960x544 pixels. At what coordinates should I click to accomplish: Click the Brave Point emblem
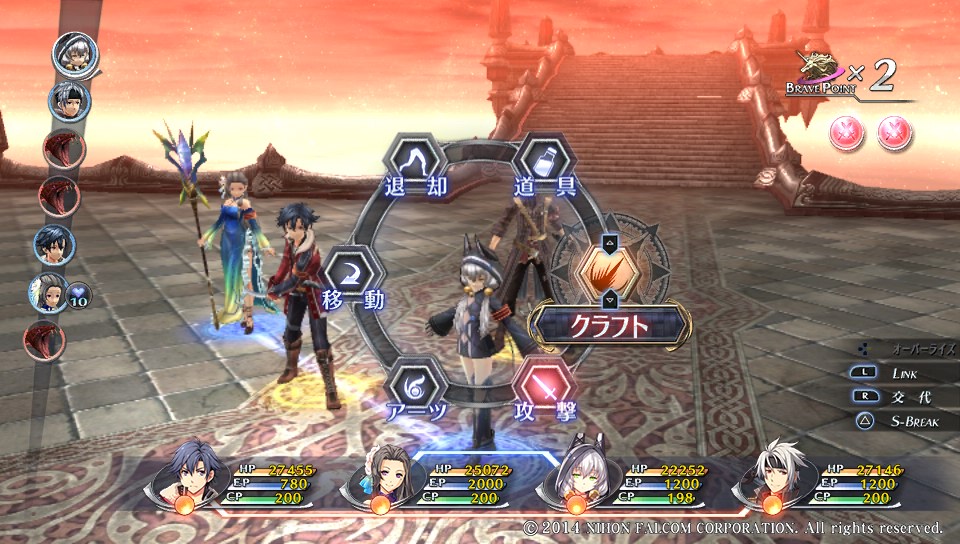[x=820, y=70]
